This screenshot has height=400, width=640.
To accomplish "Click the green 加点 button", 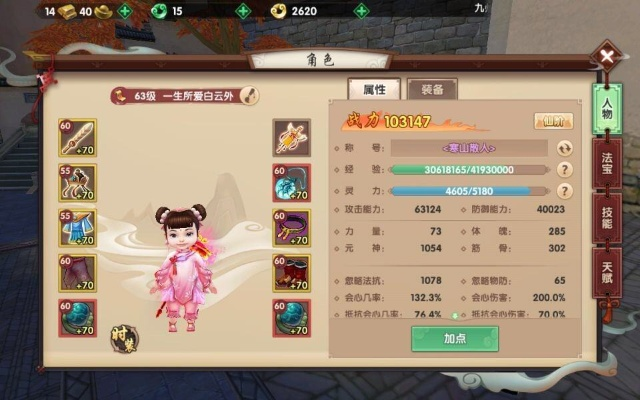I will [x=454, y=339].
